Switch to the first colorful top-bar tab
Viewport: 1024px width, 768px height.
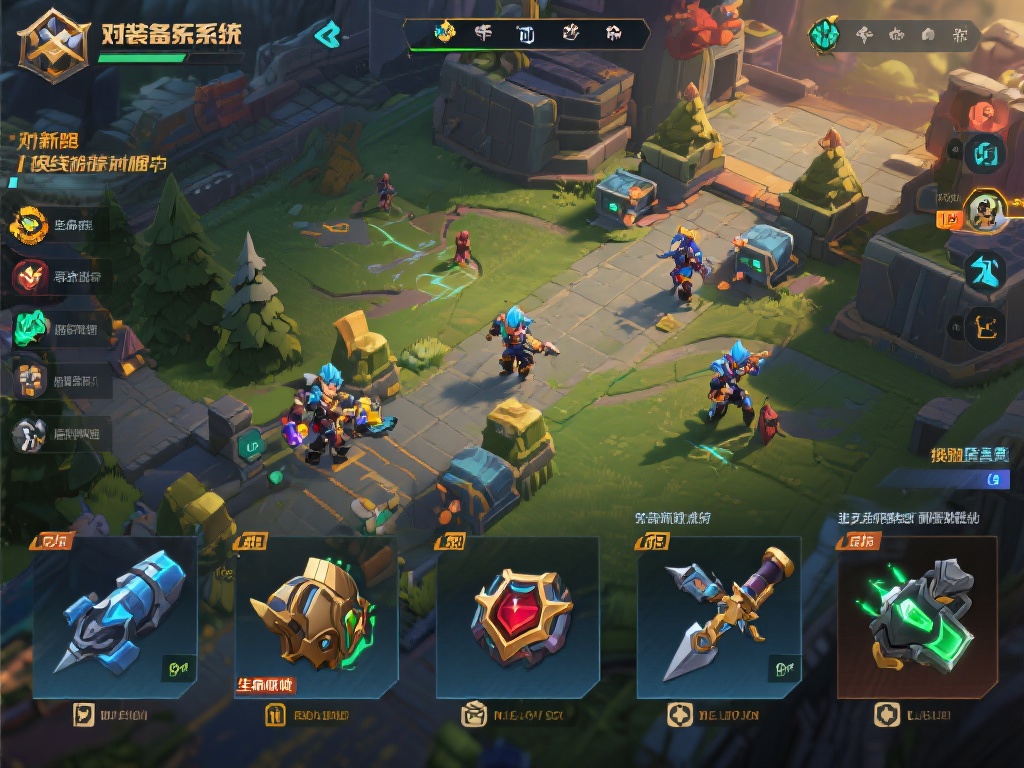click(x=445, y=33)
